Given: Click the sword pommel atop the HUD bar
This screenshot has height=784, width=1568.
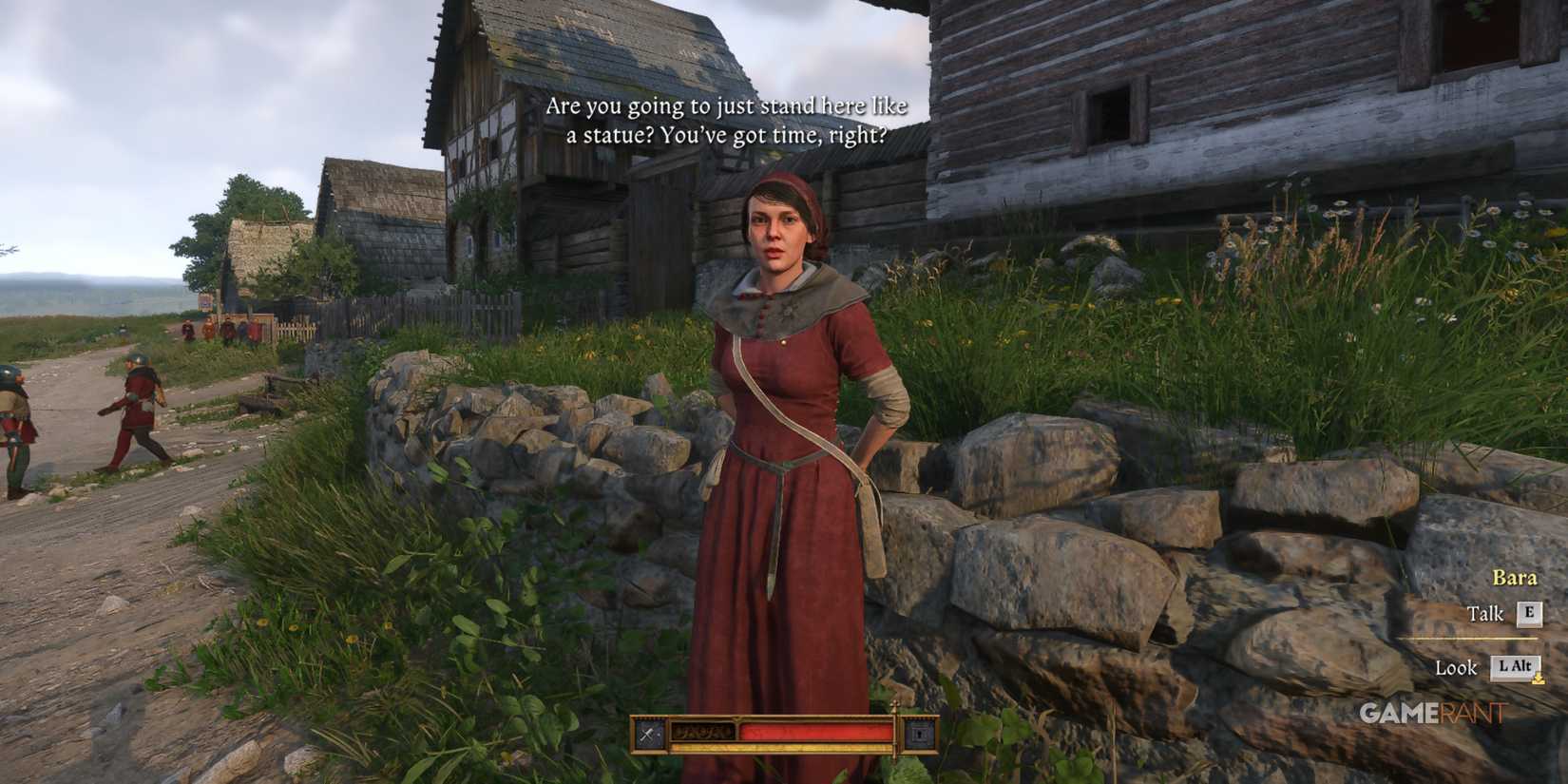Looking at the screenshot, I should 894,706.
